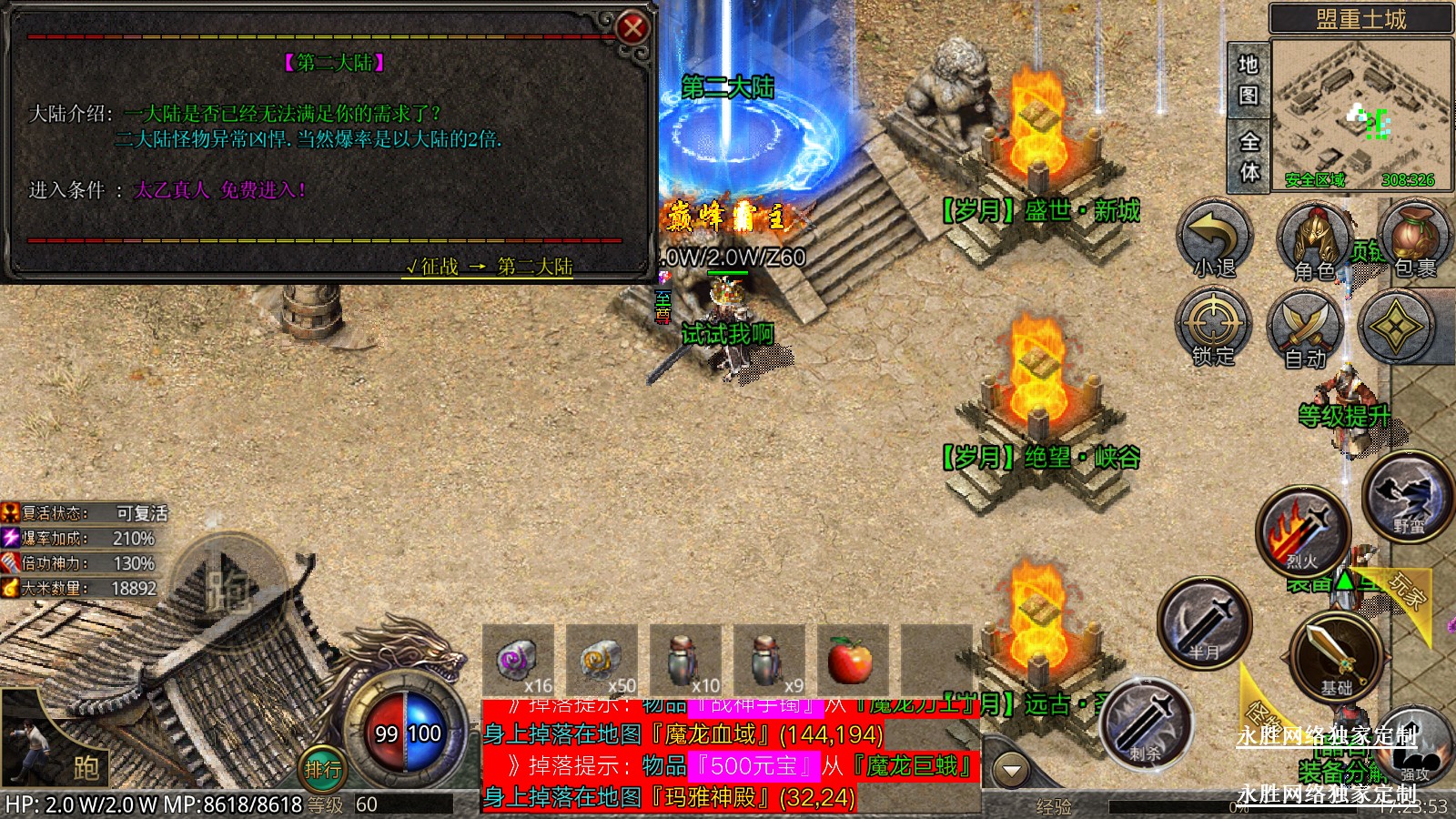Open the 包裹 bag inventory

(1413, 238)
